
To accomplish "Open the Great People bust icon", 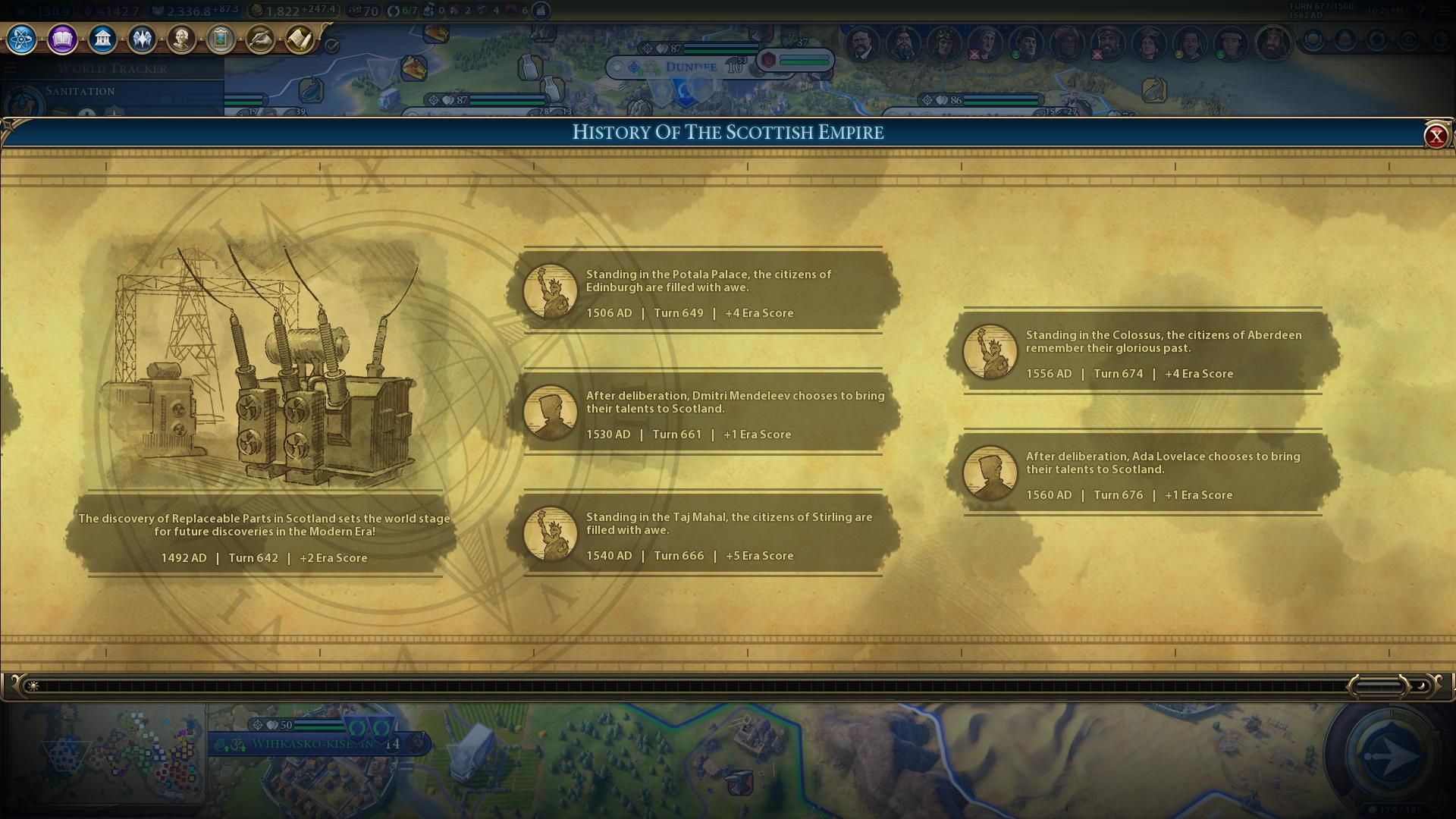I will tap(181, 39).
